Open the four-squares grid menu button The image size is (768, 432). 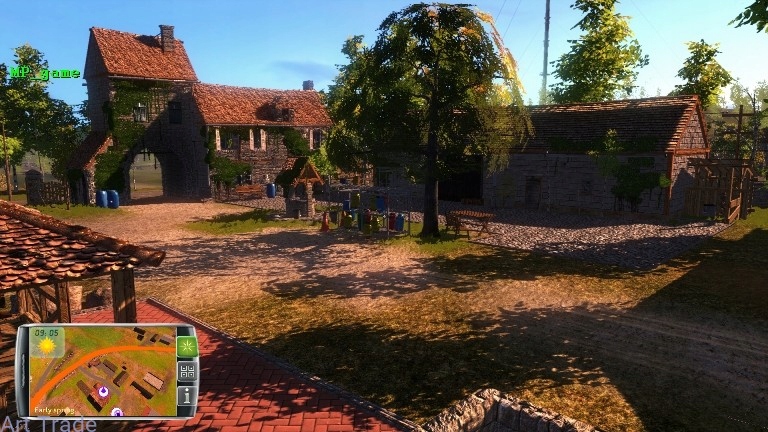pos(186,371)
